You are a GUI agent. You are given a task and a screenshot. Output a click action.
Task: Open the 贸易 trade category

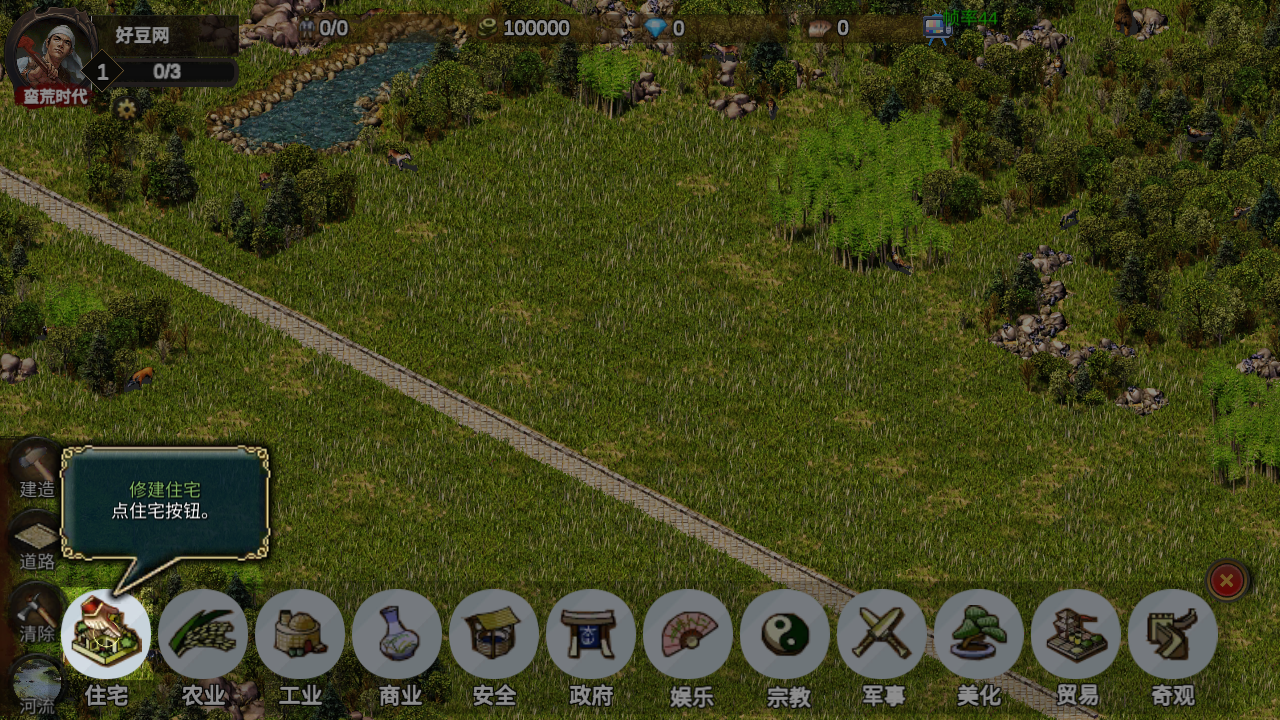(x=1076, y=634)
